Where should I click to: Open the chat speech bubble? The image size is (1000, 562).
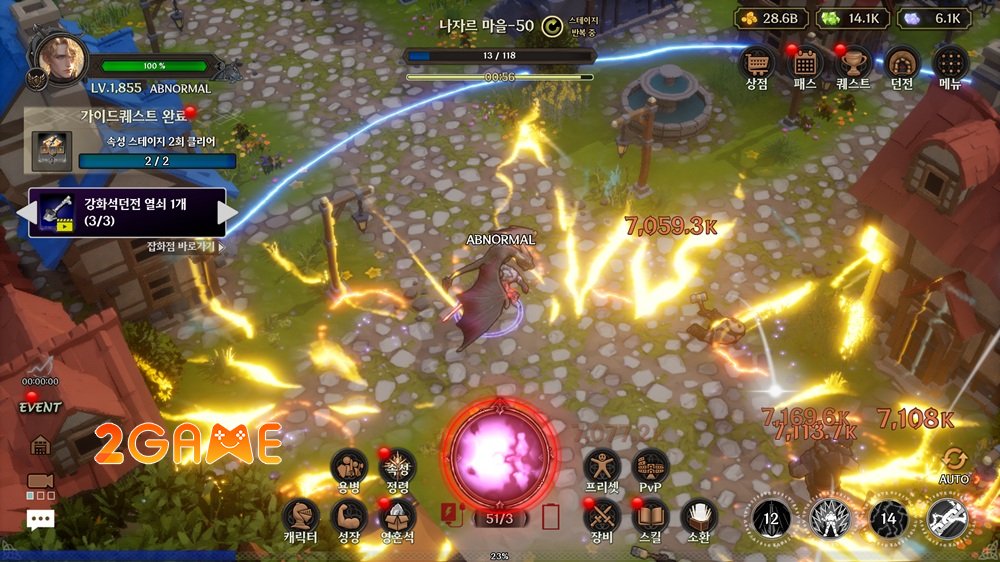point(40,519)
